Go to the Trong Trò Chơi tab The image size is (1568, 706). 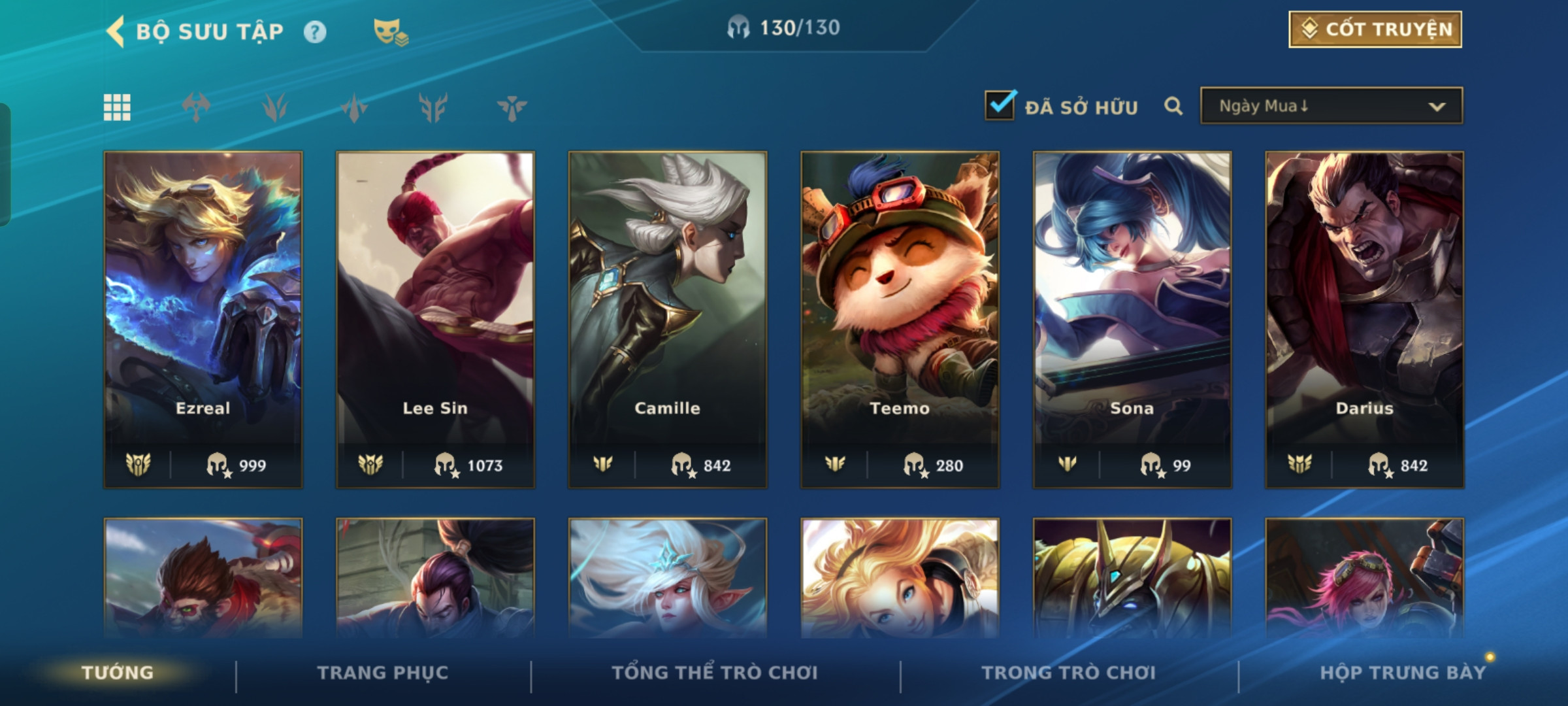click(x=1068, y=672)
